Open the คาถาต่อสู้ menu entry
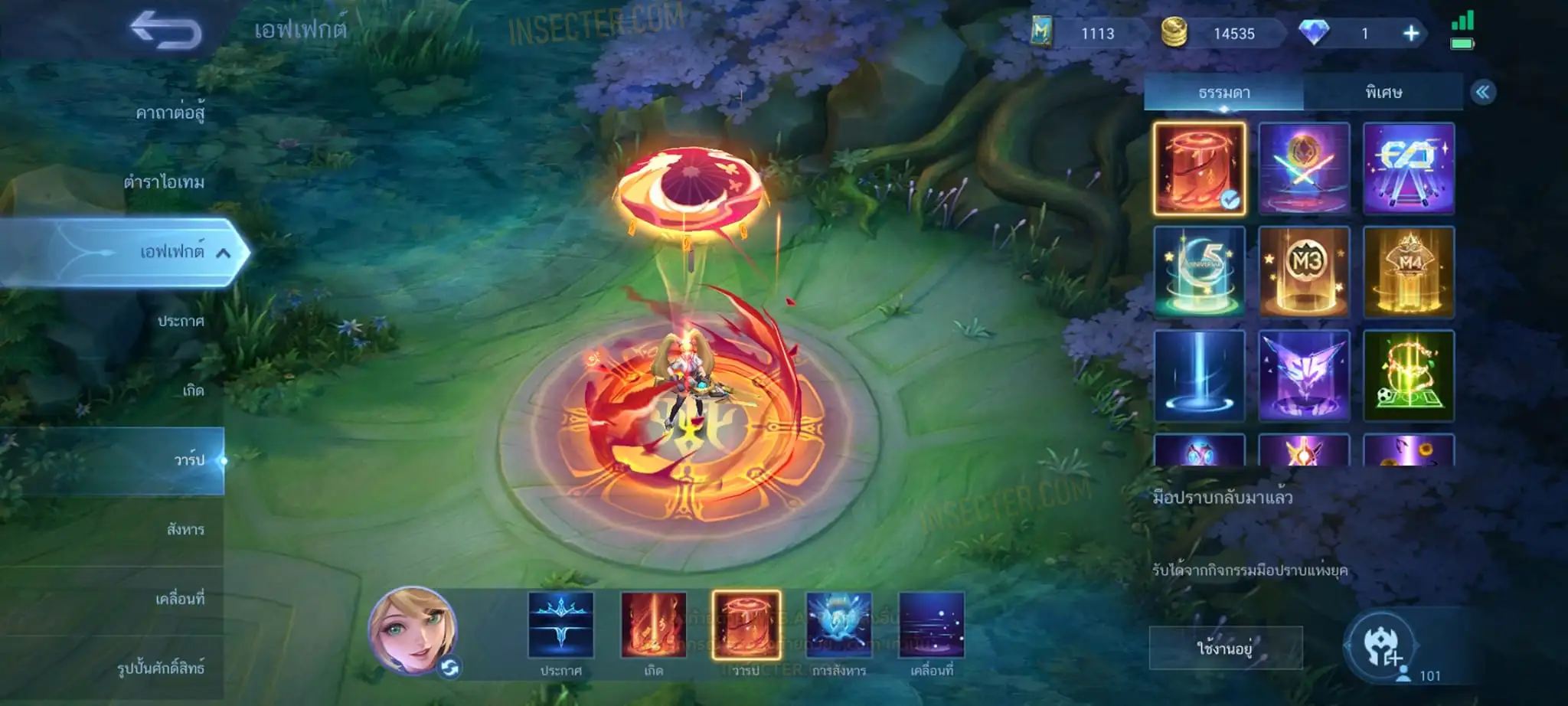 click(169, 113)
